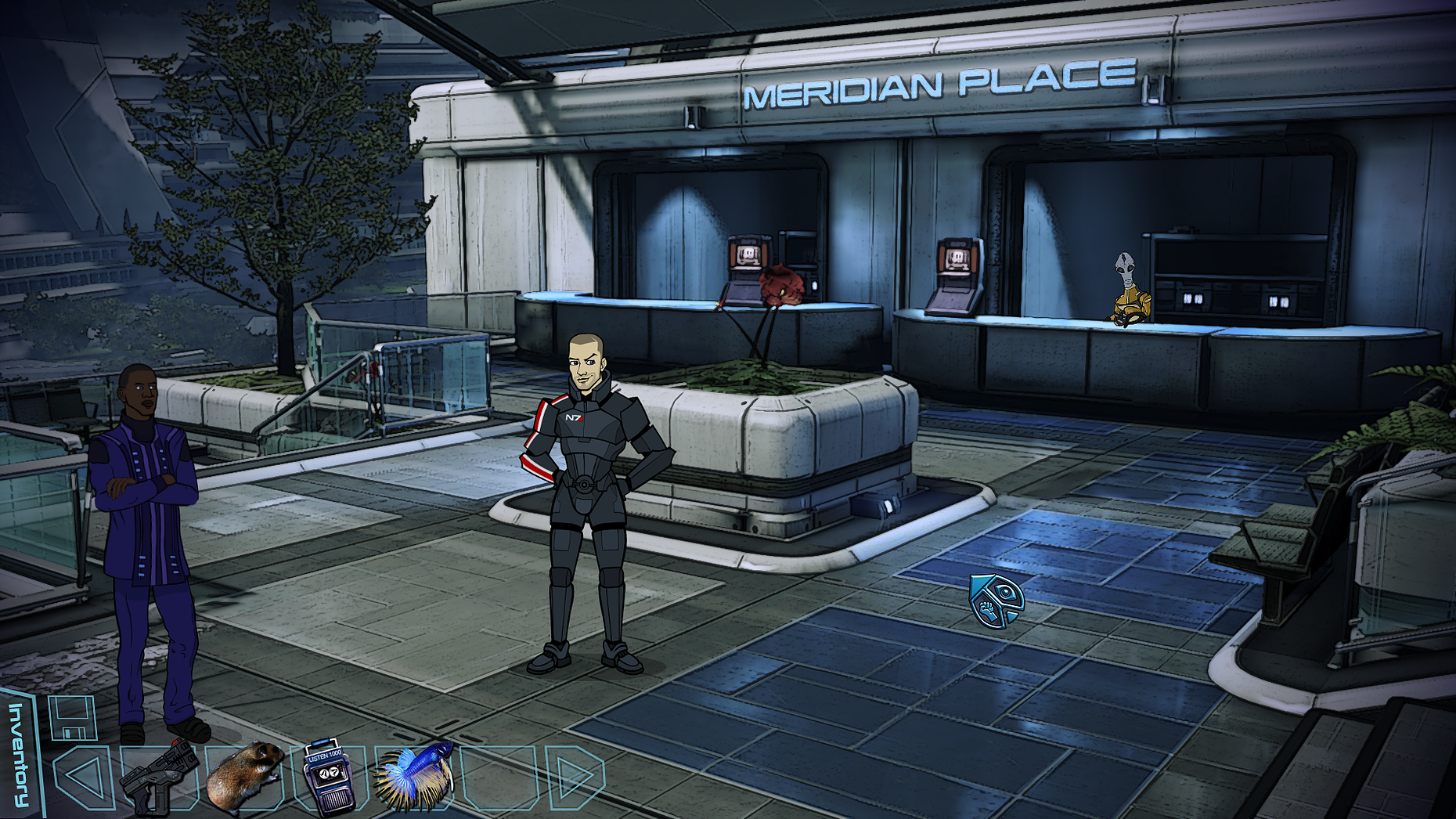Click the small lower arrow segment of the verb coin

1011,616
